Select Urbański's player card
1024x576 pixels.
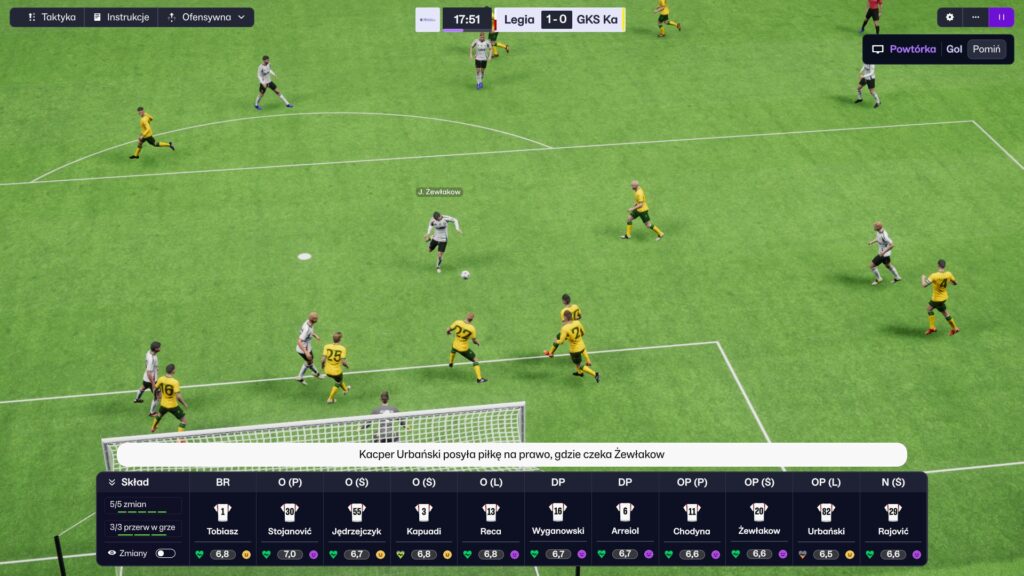tap(826, 520)
